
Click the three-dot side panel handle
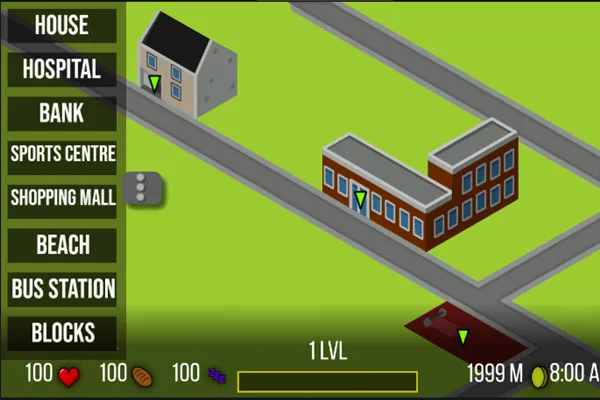[x=141, y=189]
